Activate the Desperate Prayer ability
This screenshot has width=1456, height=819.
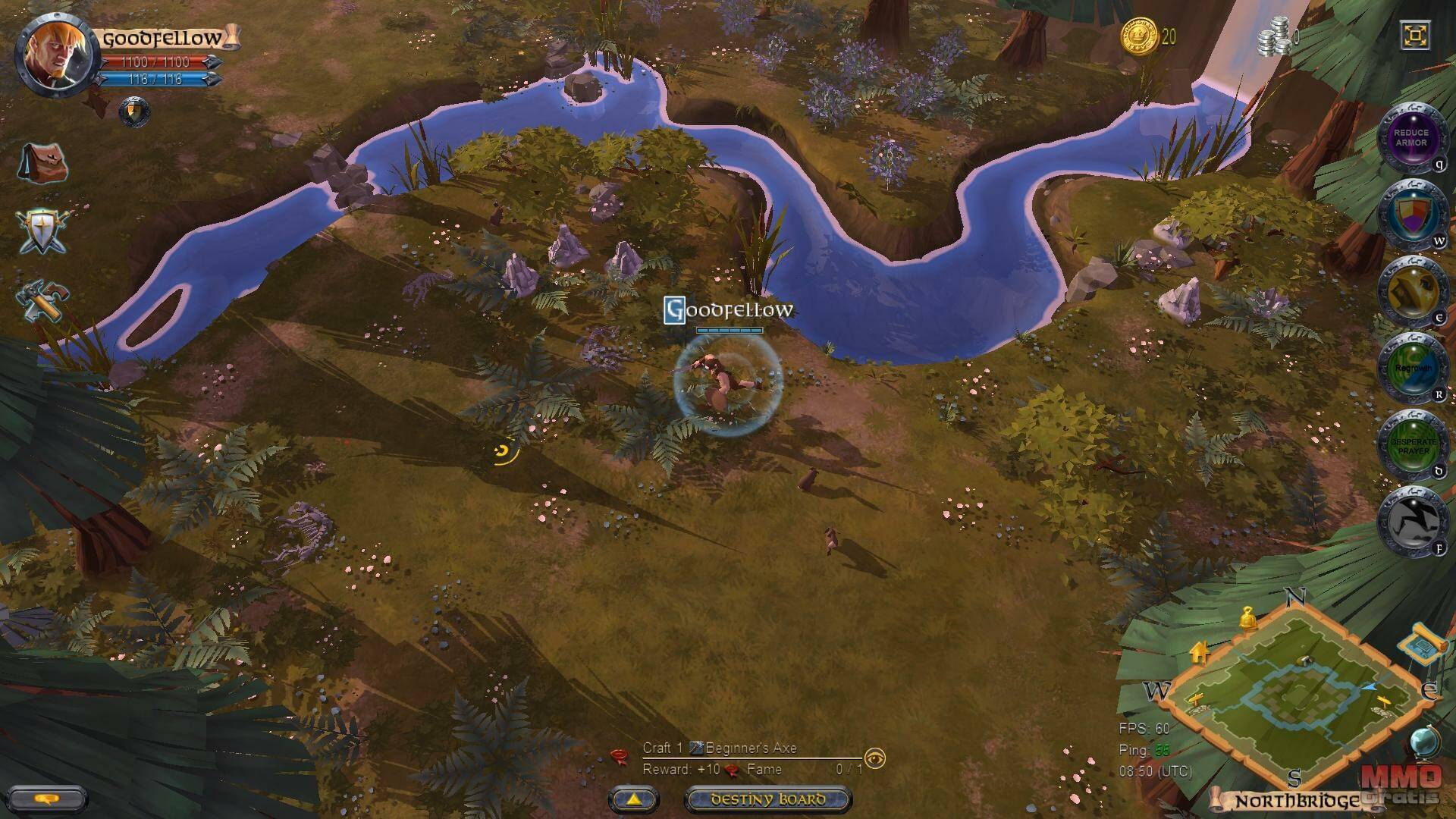(1410, 446)
